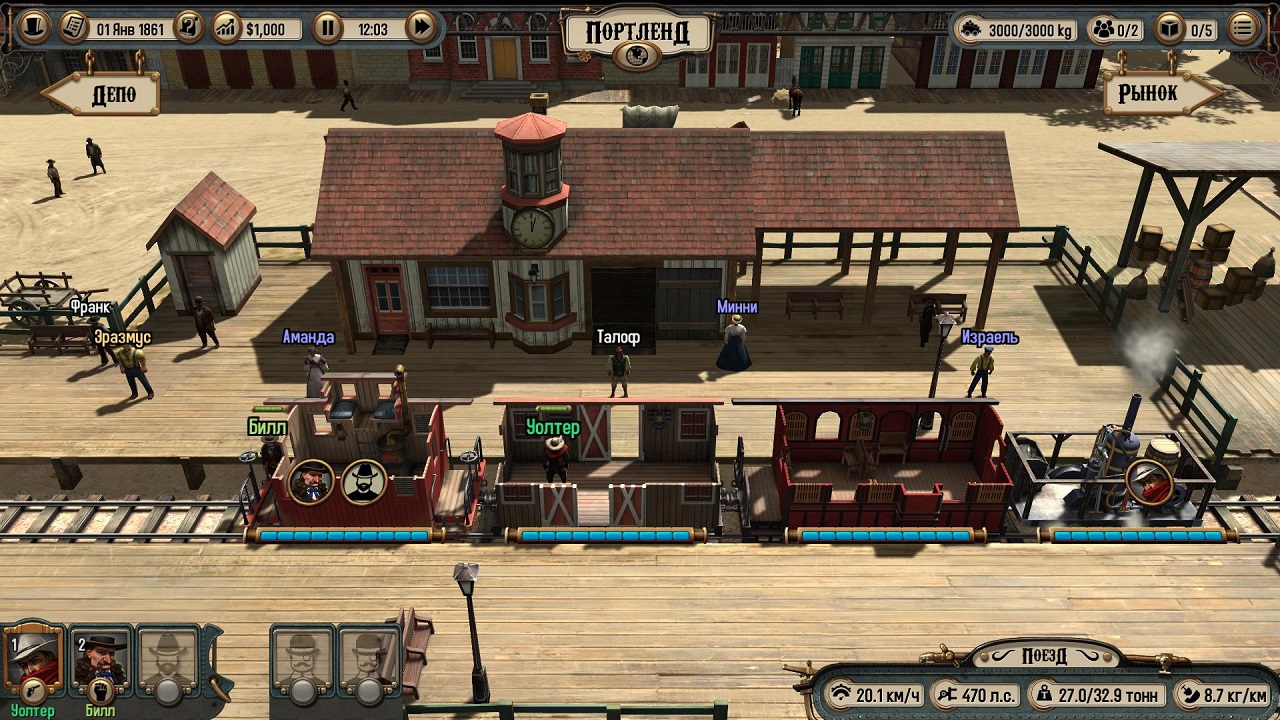1280x720 pixels.
Task: Activate the fast-forward time button
Action: tap(422, 28)
